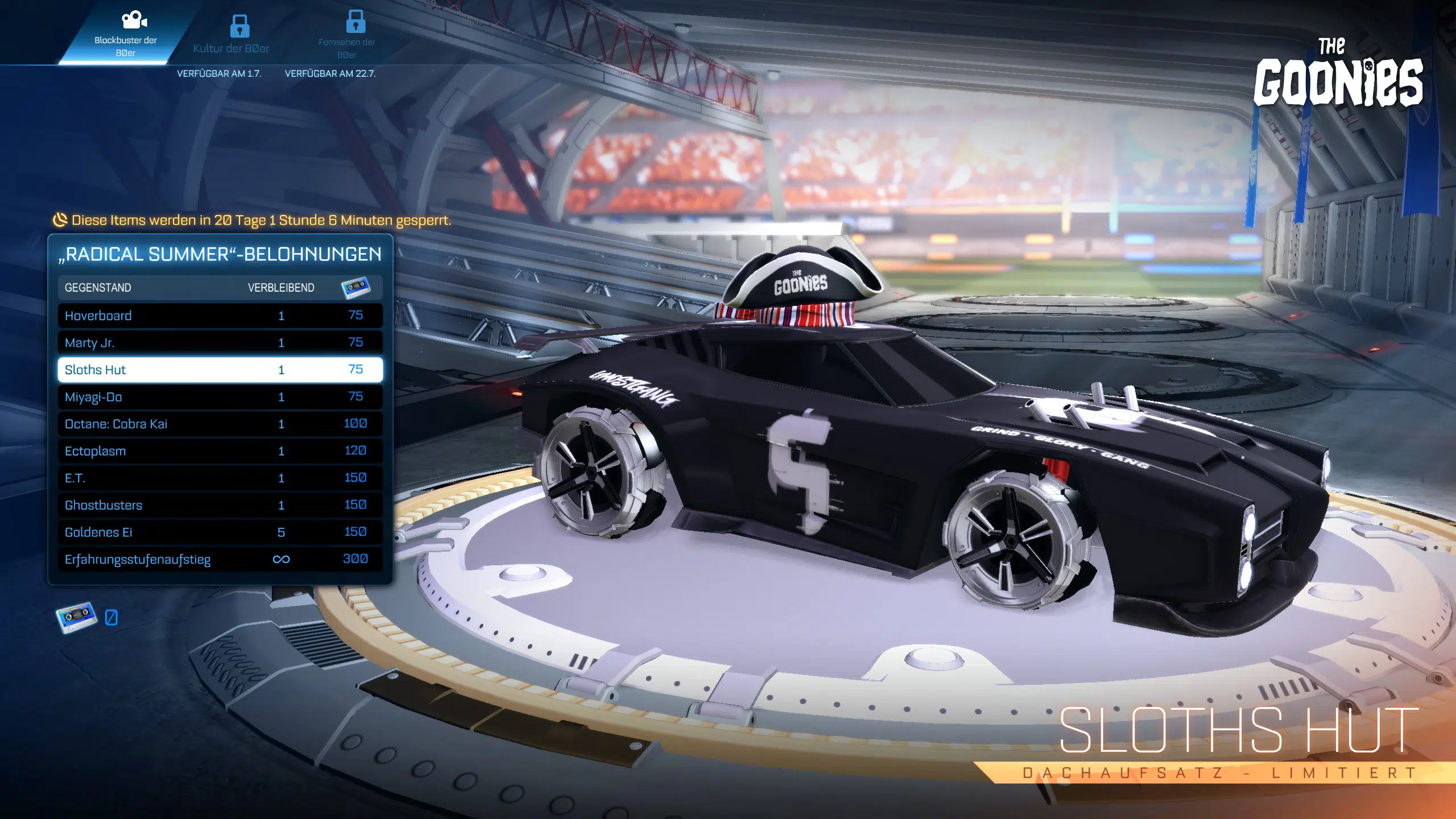Choose the Erfahrungsstufenaufstieg reward
Image resolution: width=1456 pixels, height=819 pixels.
click(x=220, y=559)
